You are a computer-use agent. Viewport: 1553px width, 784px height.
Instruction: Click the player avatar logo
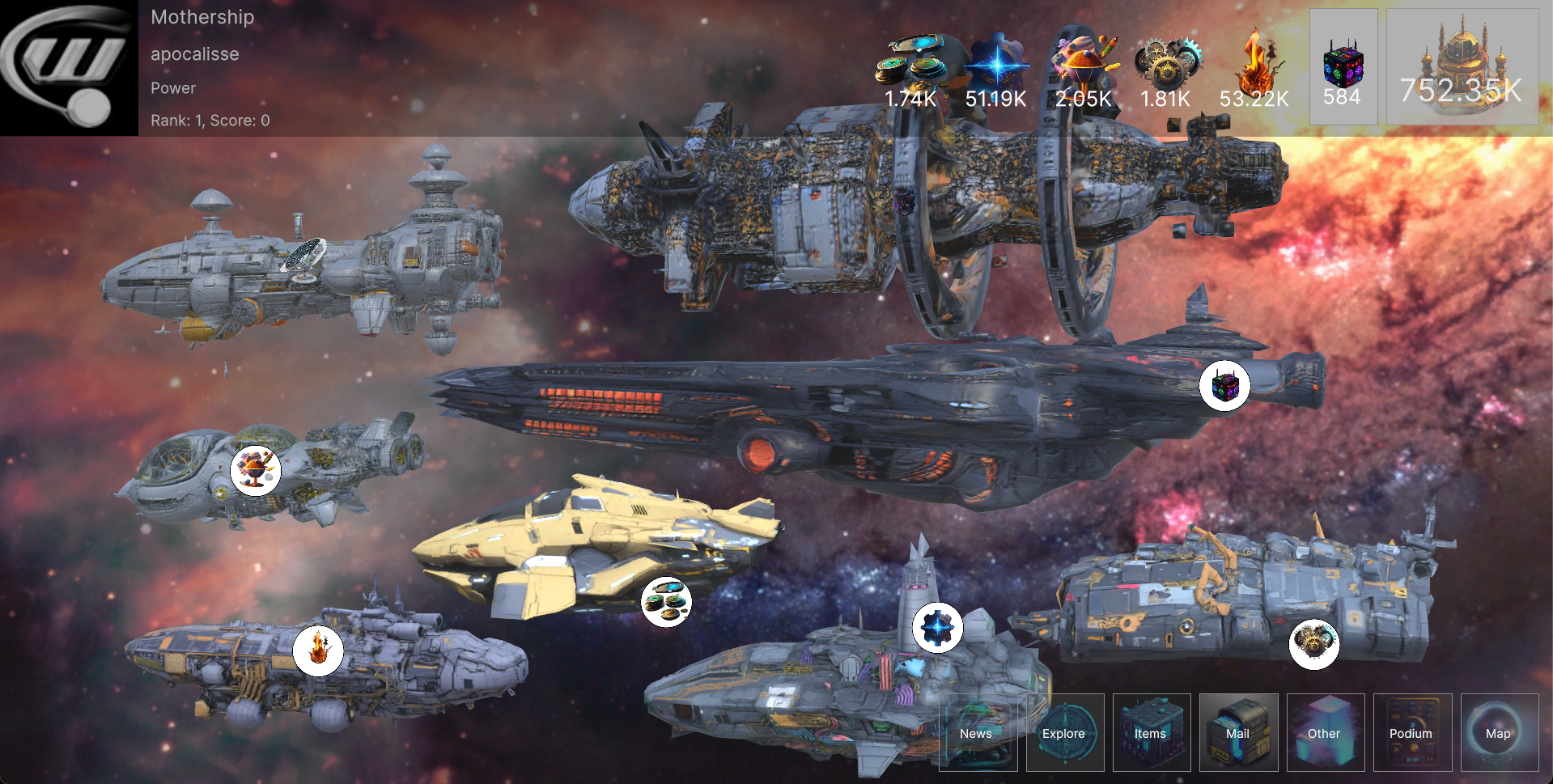pos(69,67)
